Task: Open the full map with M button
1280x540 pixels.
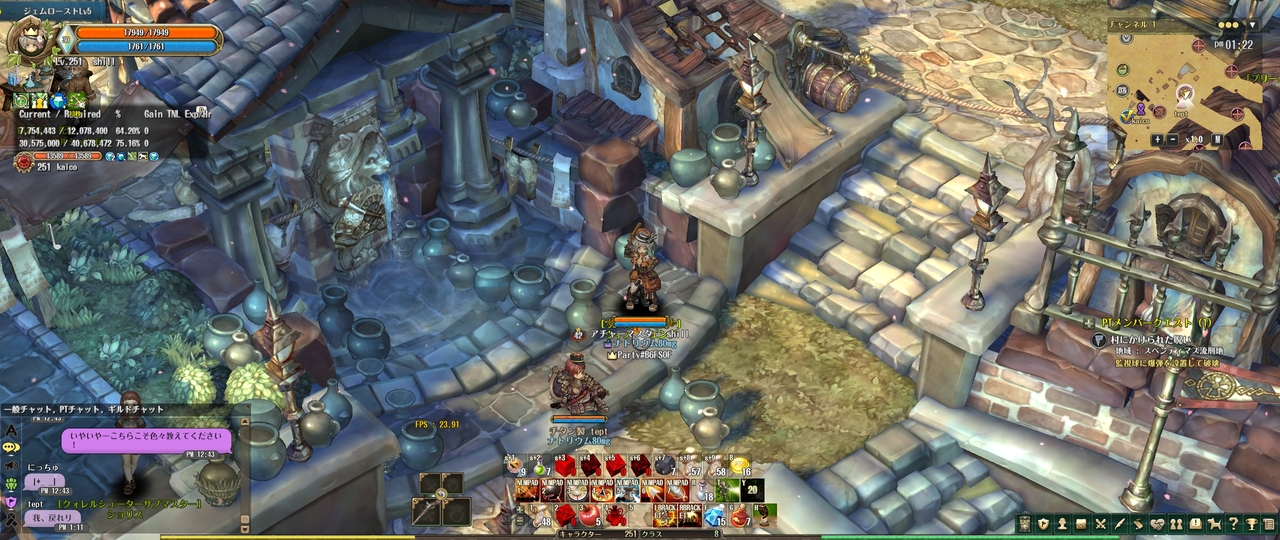Action: pyautogui.click(x=1218, y=140)
